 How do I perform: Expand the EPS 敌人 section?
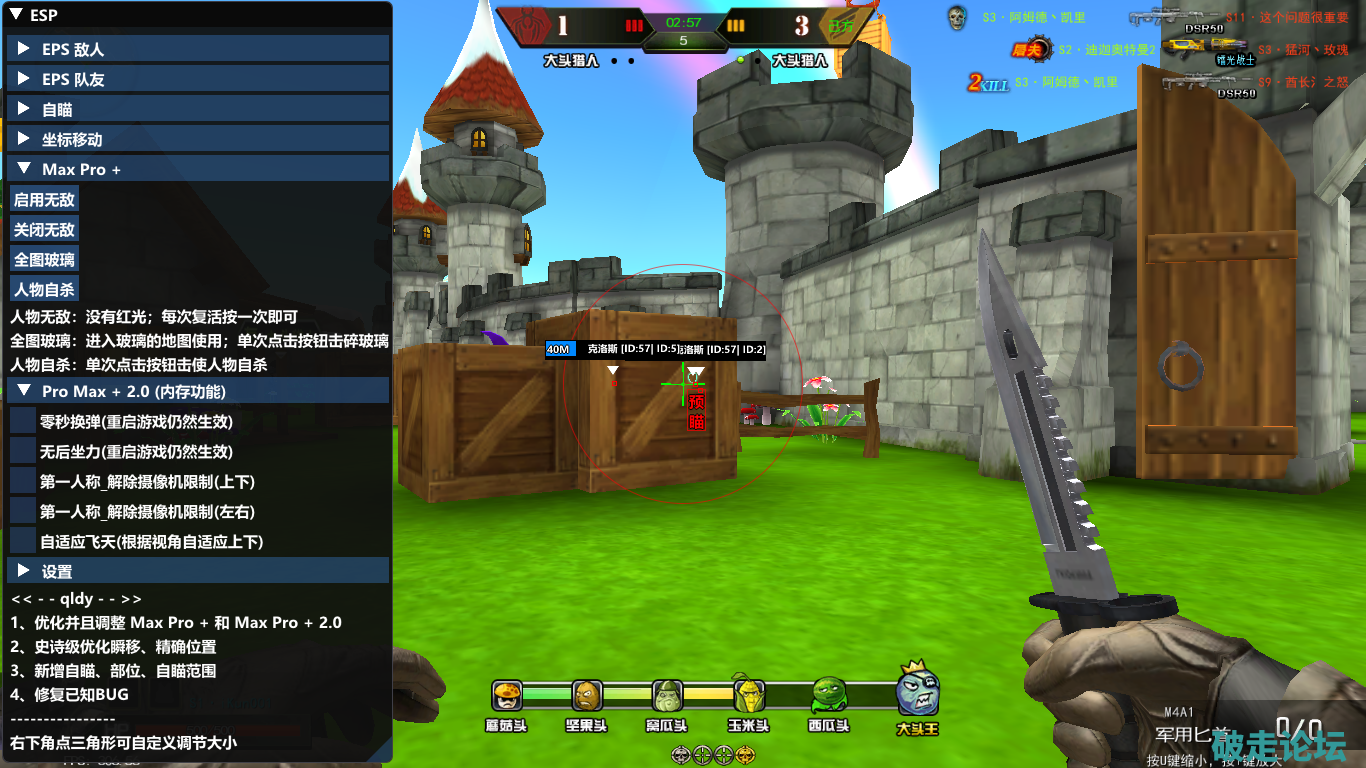click(24, 49)
